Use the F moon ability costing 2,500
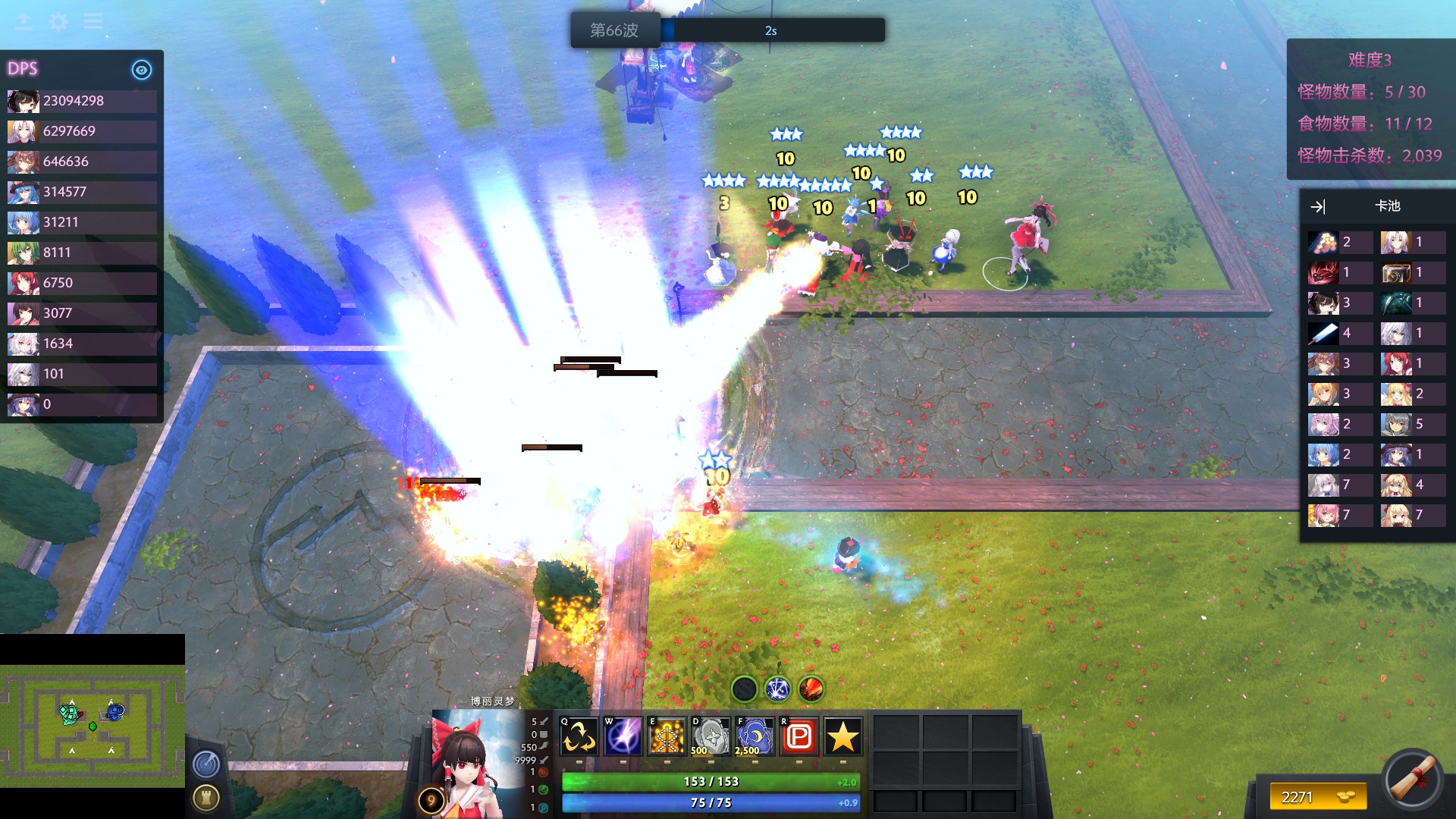The width and height of the screenshot is (1456, 819). point(754,736)
